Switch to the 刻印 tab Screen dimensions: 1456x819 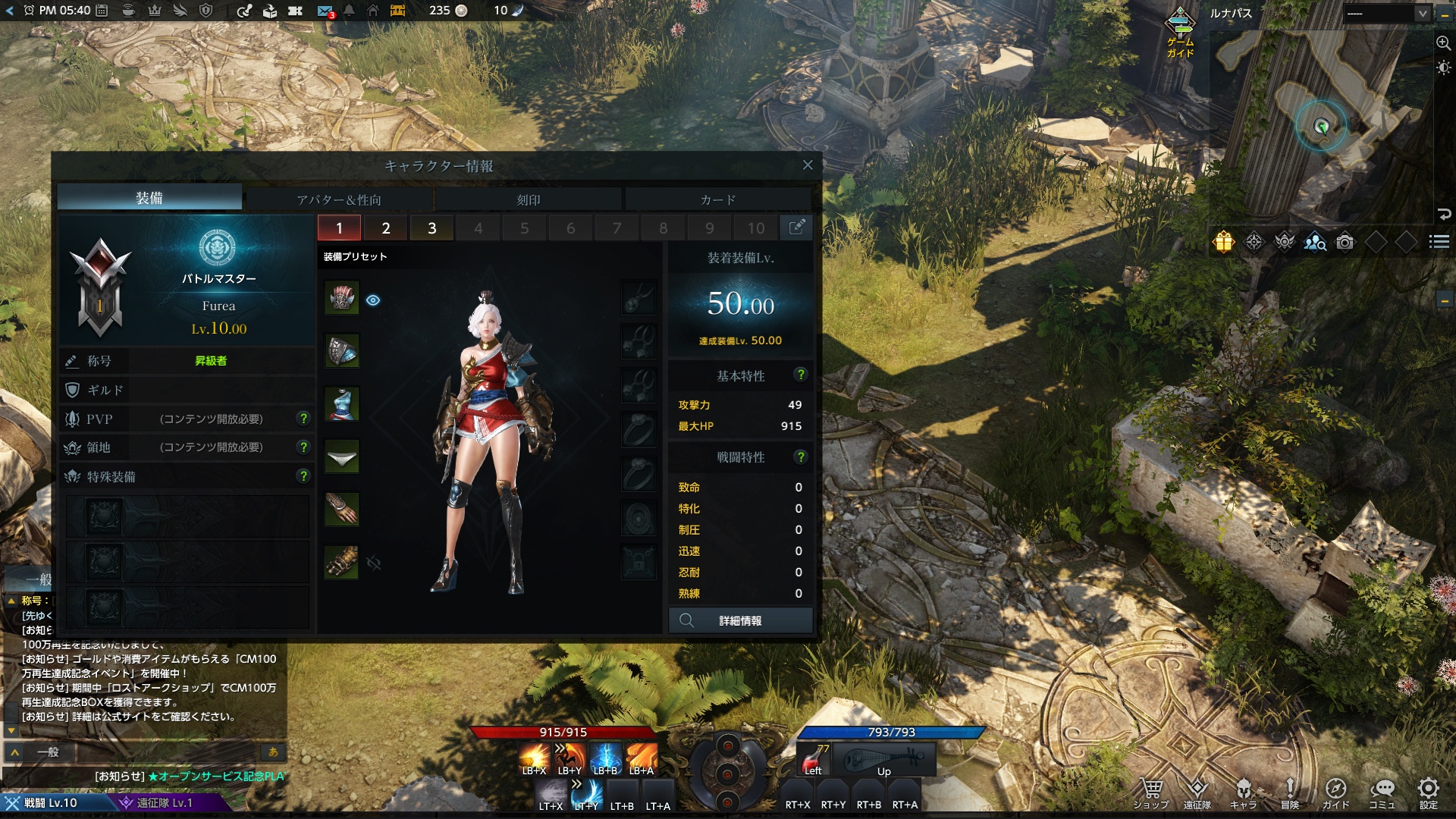point(529,199)
